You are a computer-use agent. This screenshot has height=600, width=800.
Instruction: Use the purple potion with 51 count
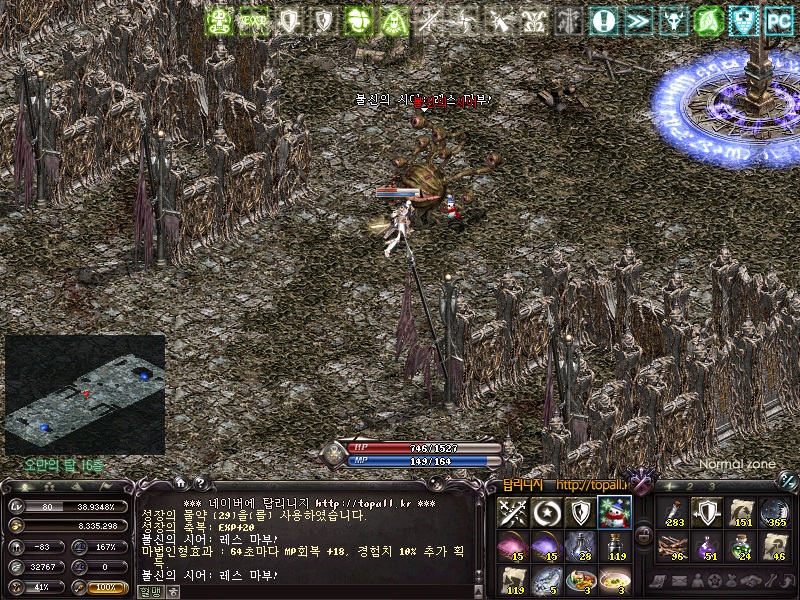coord(707,546)
